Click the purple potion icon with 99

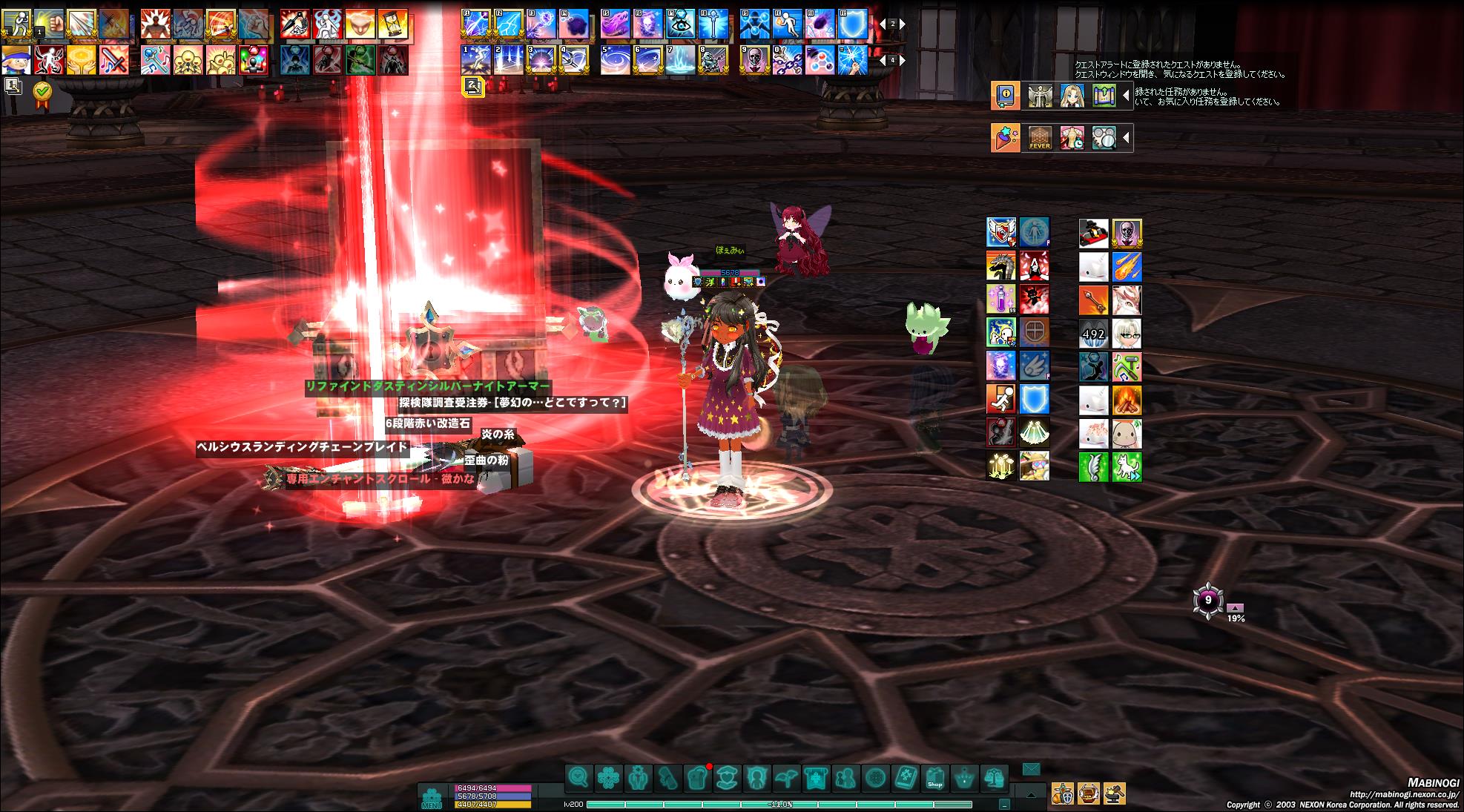tap(1000, 300)
